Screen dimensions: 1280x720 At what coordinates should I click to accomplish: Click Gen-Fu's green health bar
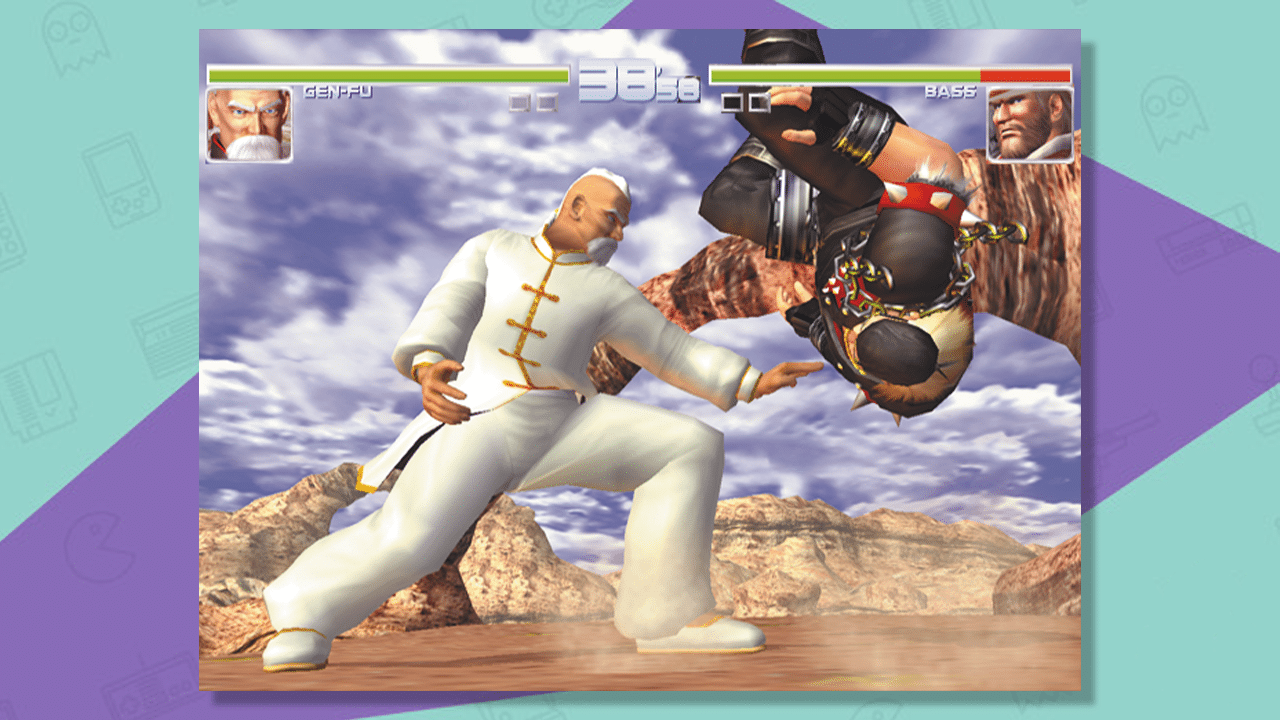400,72
